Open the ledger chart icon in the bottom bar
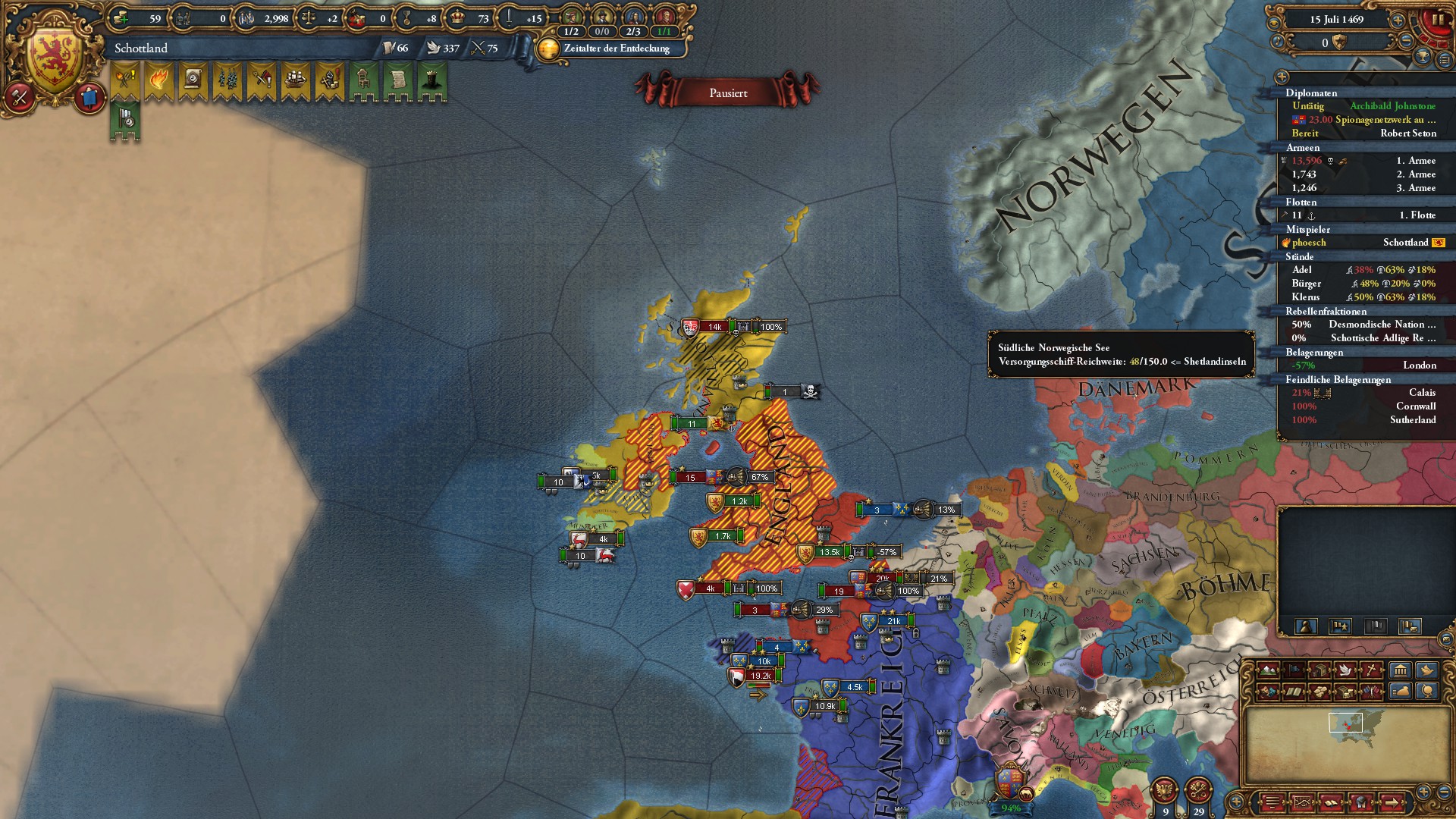 1302,802
